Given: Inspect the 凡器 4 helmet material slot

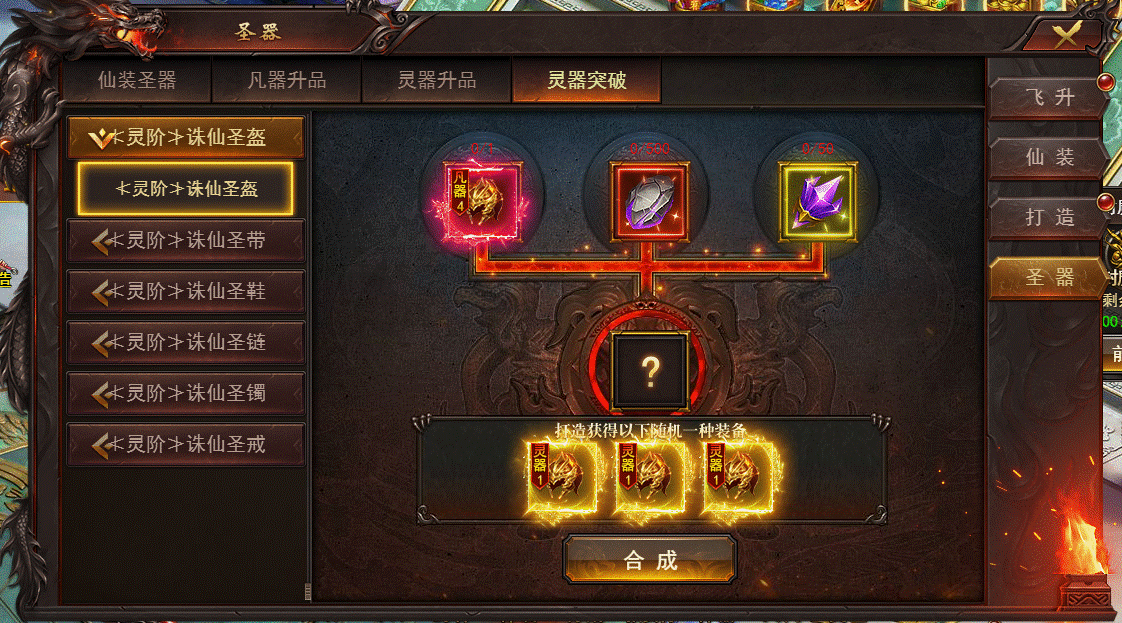Looking at the screenshot, I should click(x=483, y=201).
